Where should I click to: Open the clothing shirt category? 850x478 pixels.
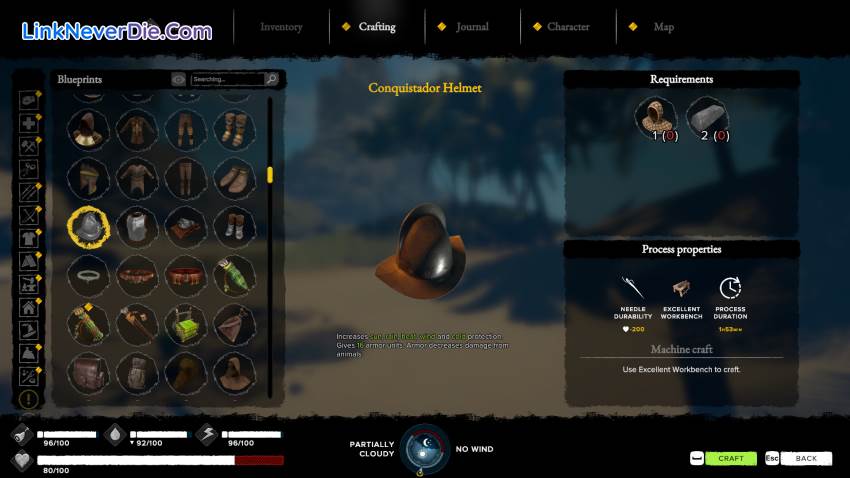click(29, 238)
